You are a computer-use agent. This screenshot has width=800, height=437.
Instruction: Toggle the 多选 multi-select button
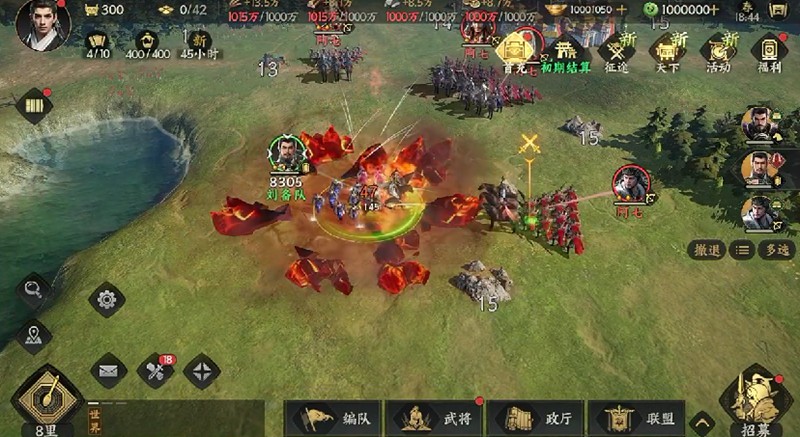pos(776,250)
